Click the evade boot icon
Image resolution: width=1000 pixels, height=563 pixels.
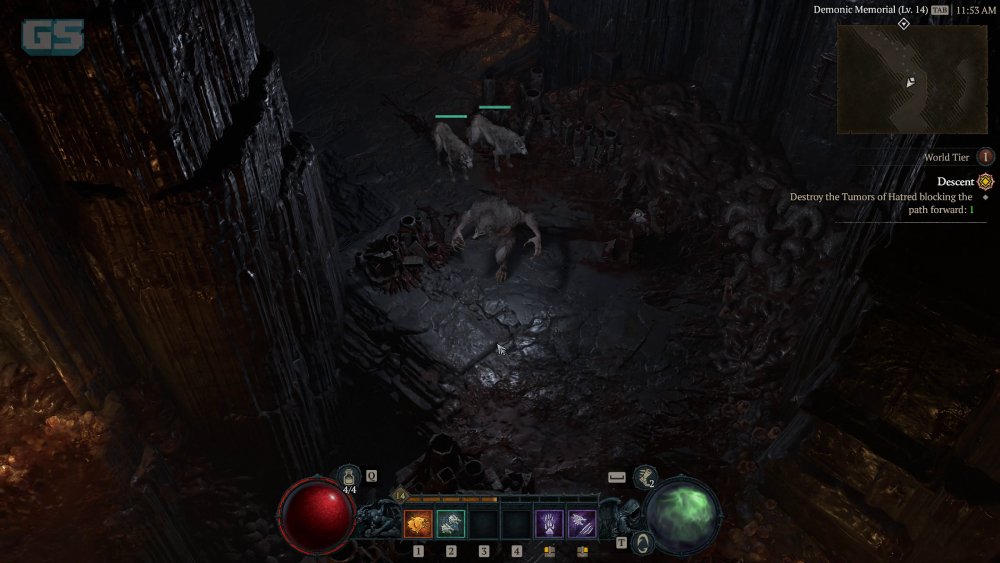pos(646,477)
